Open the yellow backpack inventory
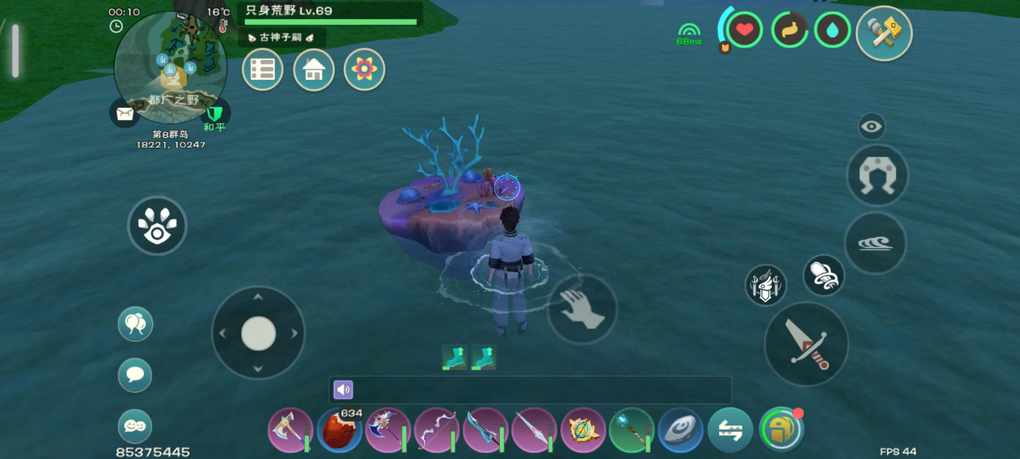 click(x=780, y=430)
